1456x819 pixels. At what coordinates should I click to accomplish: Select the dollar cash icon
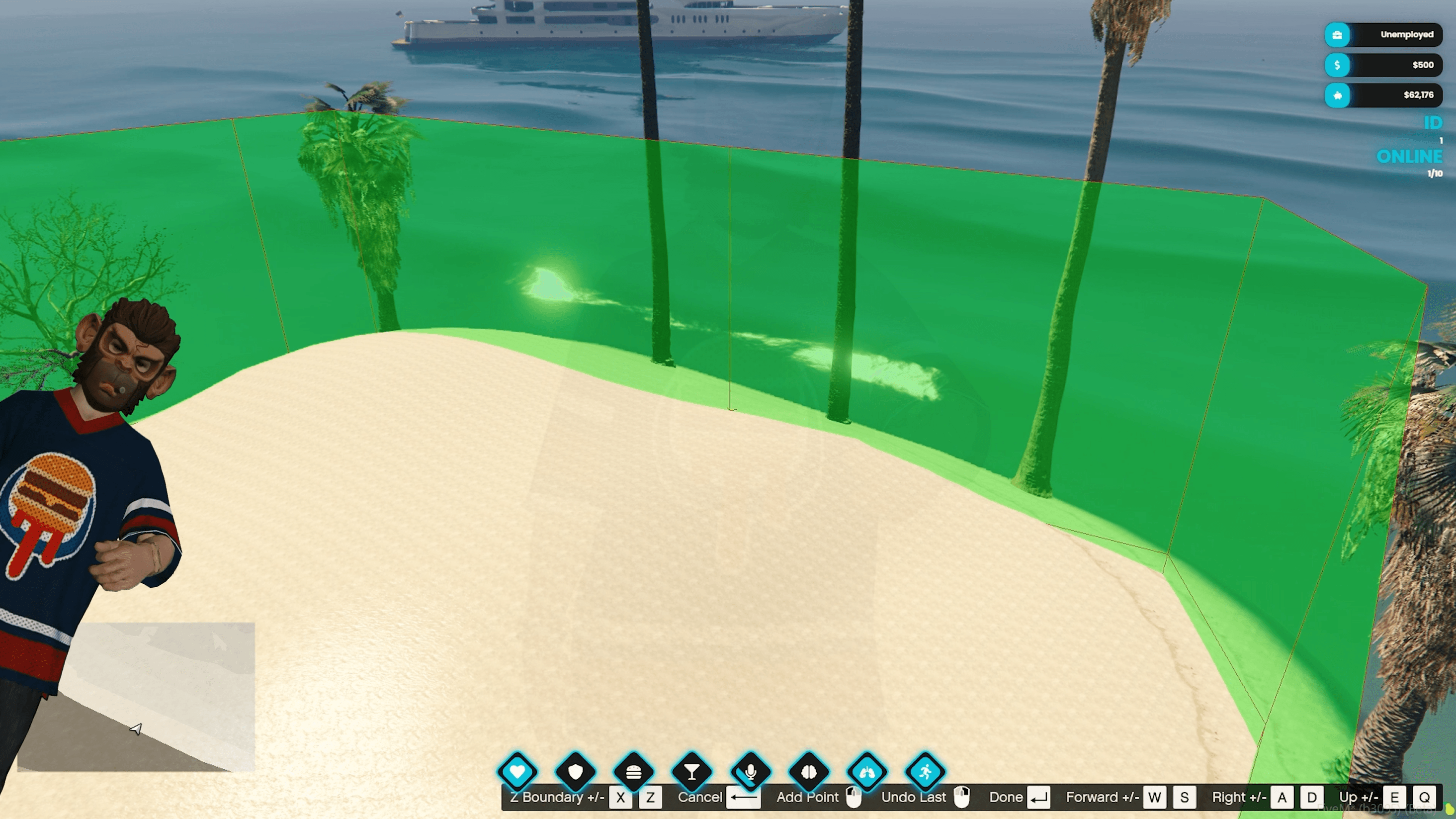tap(1337, 65)
